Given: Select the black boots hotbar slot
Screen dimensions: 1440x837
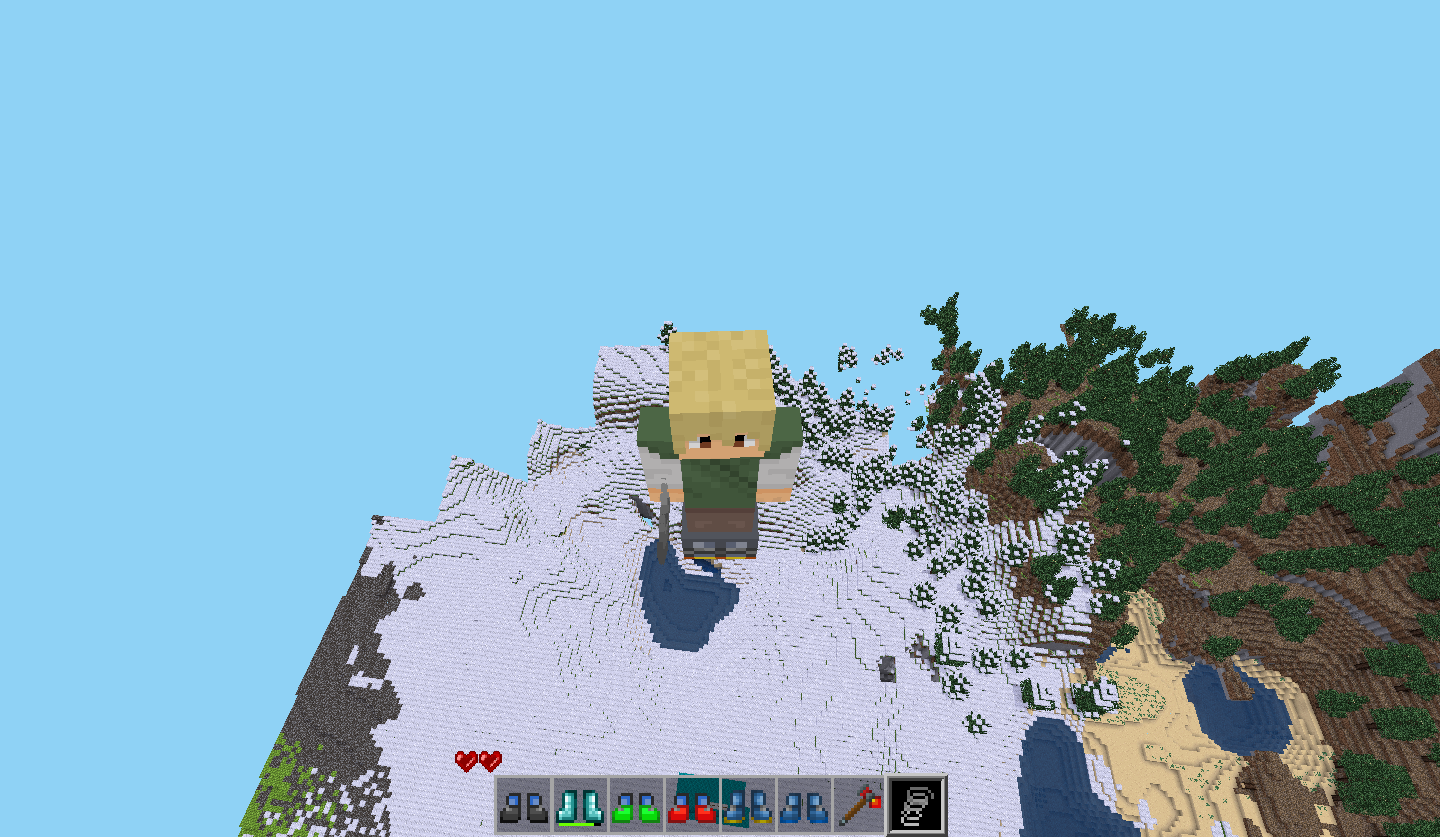Looking at the screenshot, I should click(x=524, y=805).
